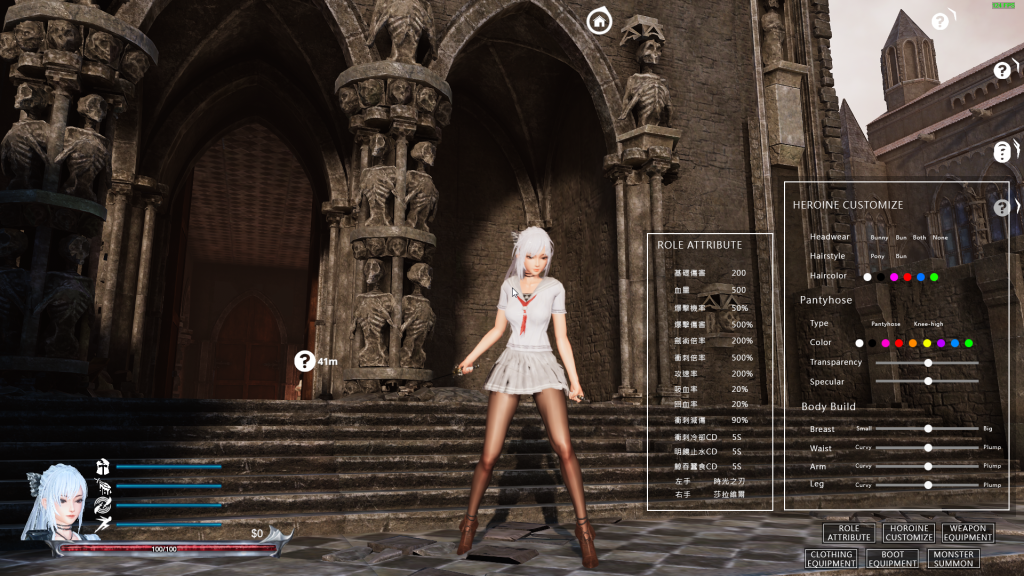The image size is (1024, 576).
Task: Pick the yellow pantyhose color swatch
Action: click(x=927, y=343)
